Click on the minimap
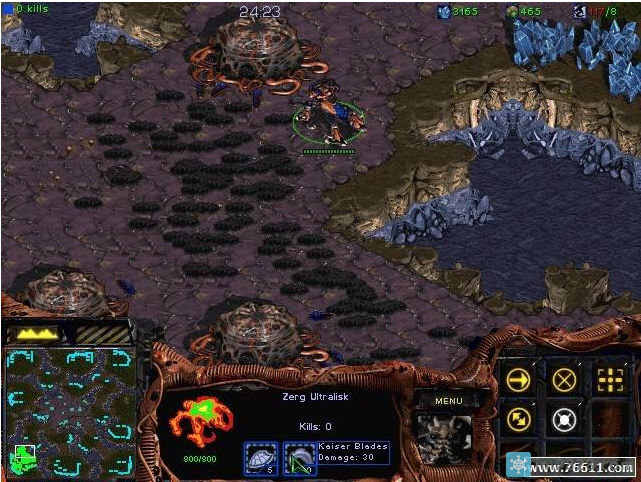The height and width of the screenshot is (482, 641). click(x=70, y=410)
